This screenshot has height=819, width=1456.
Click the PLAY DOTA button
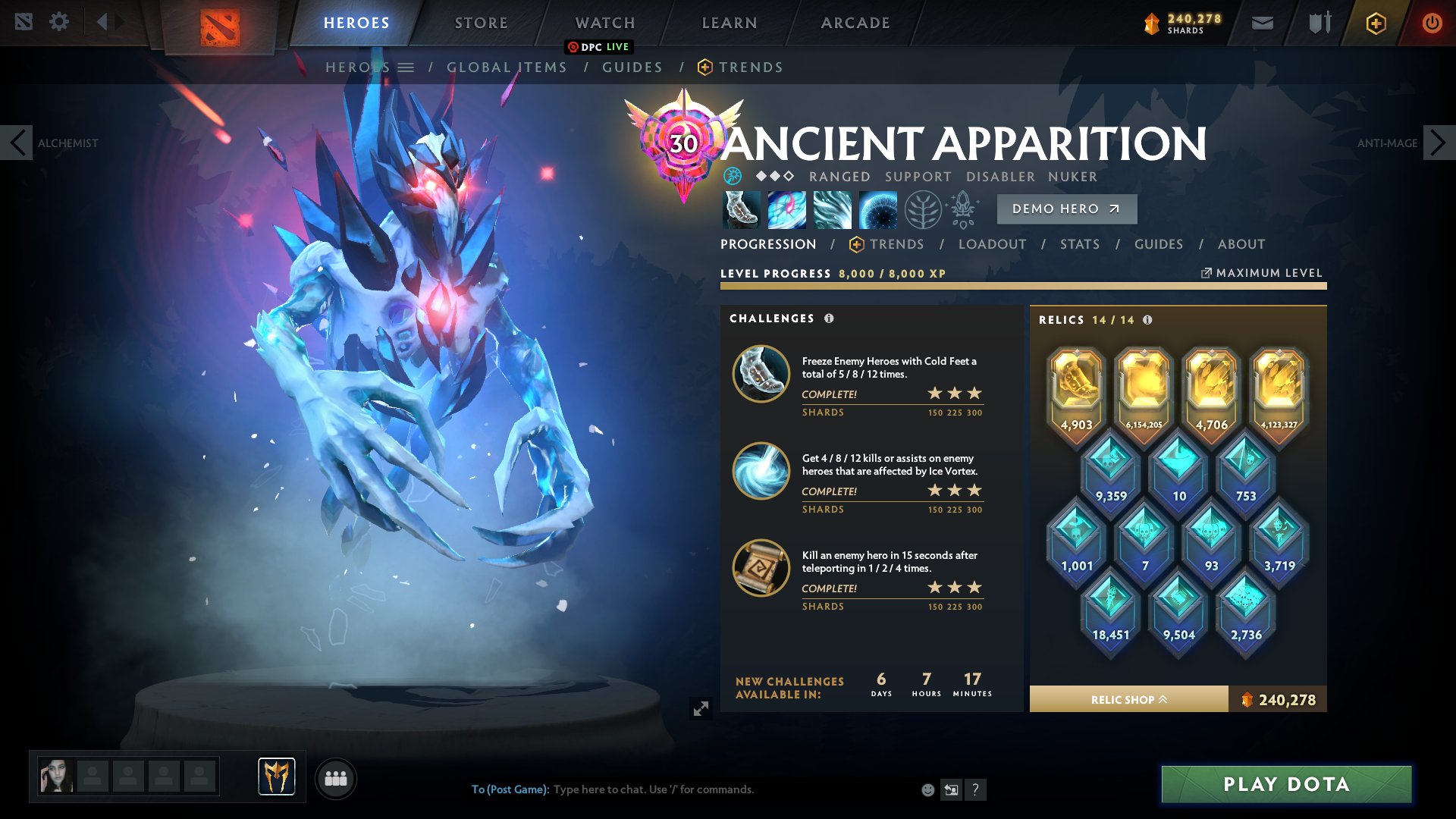click(1285, 785)
